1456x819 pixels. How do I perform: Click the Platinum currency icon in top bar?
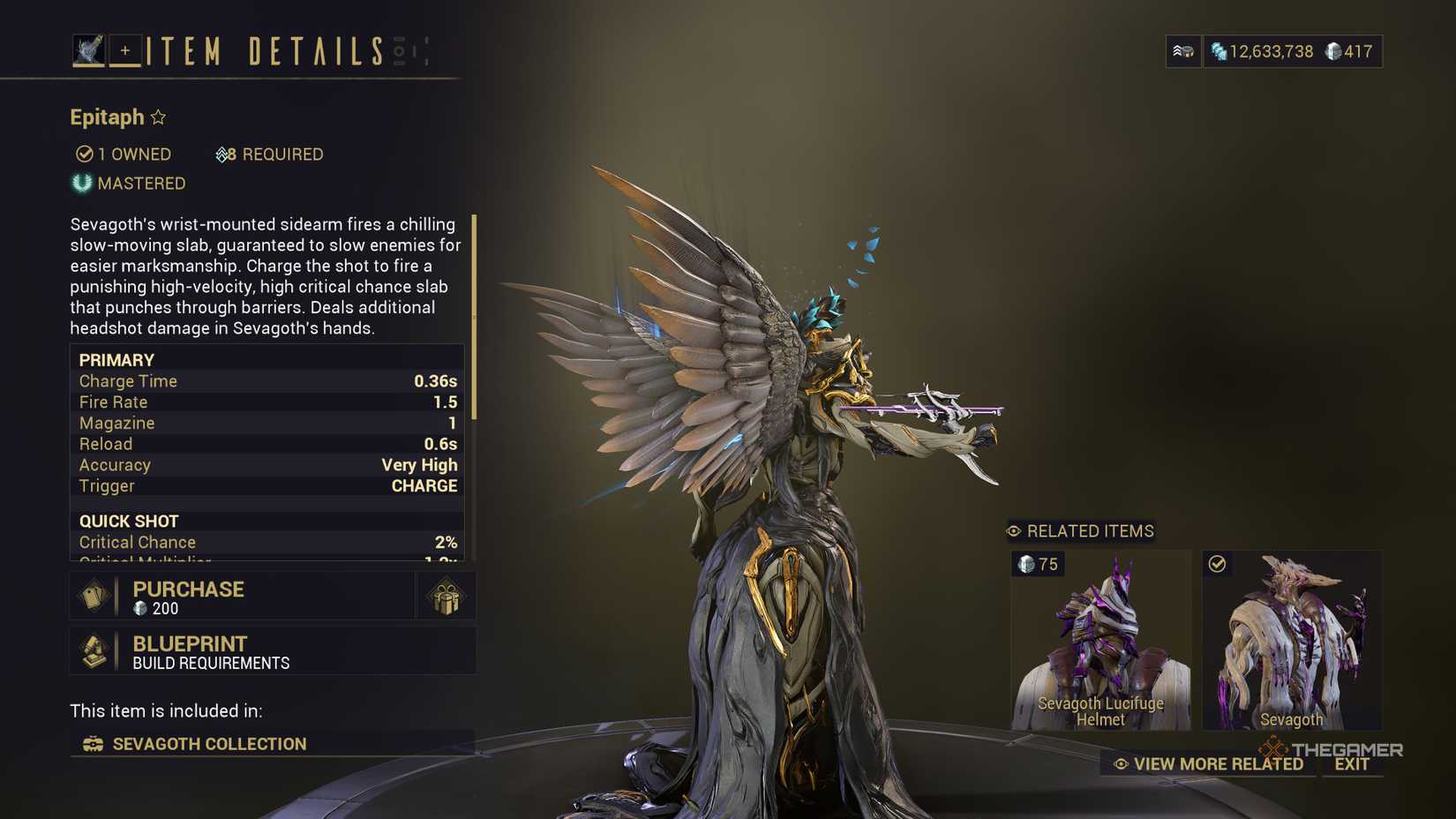[x=1220, y=52]
